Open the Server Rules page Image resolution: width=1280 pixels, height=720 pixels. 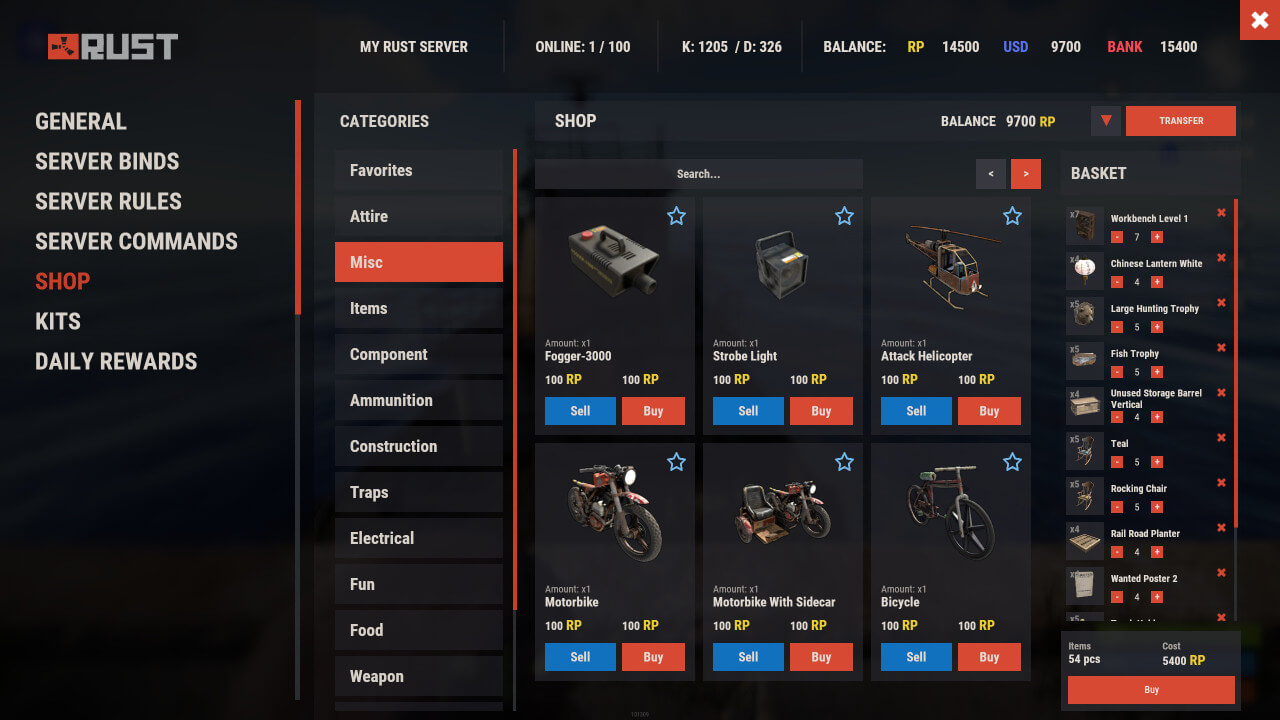coord(108,201)
